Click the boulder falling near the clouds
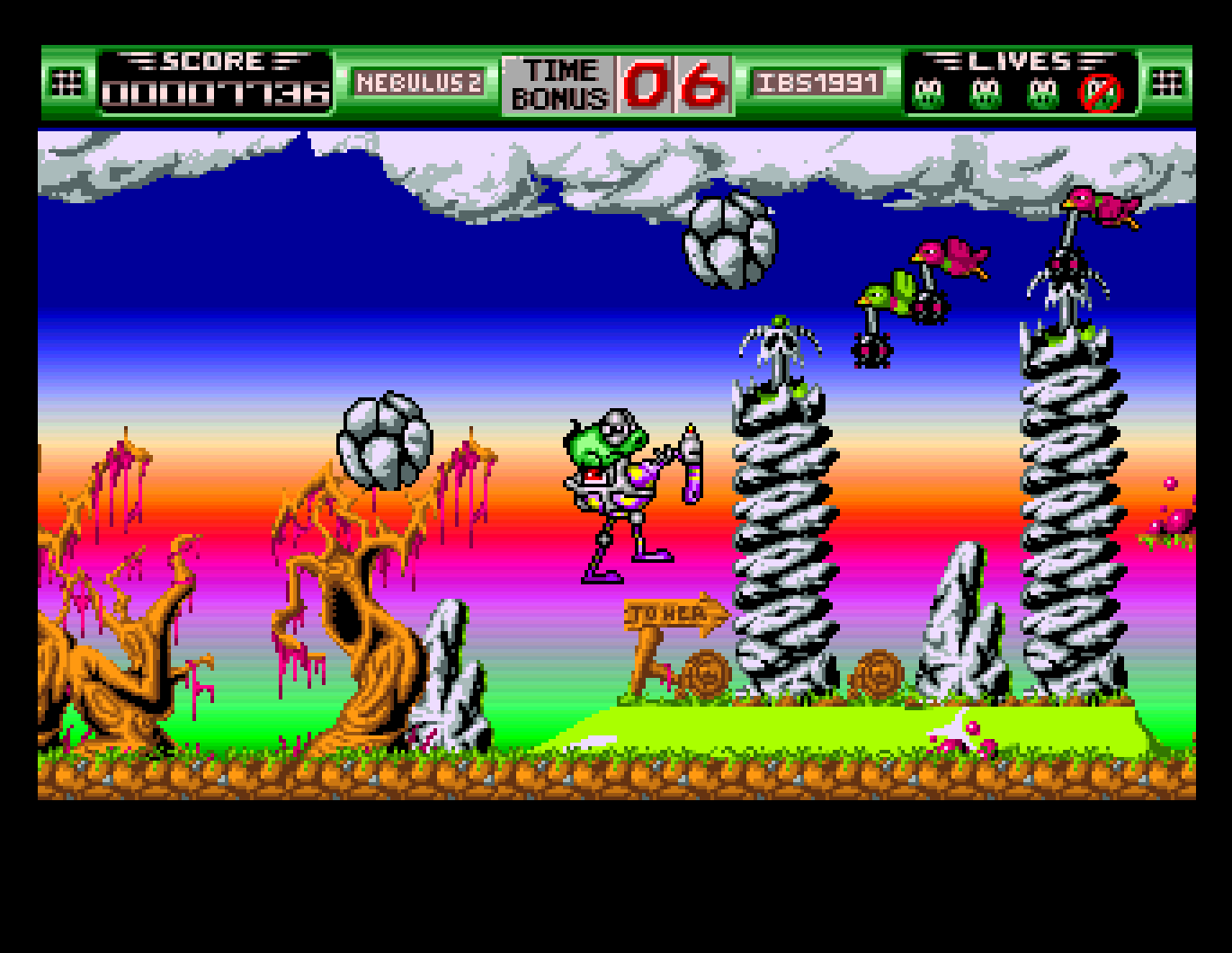 (x=730, y=239)
